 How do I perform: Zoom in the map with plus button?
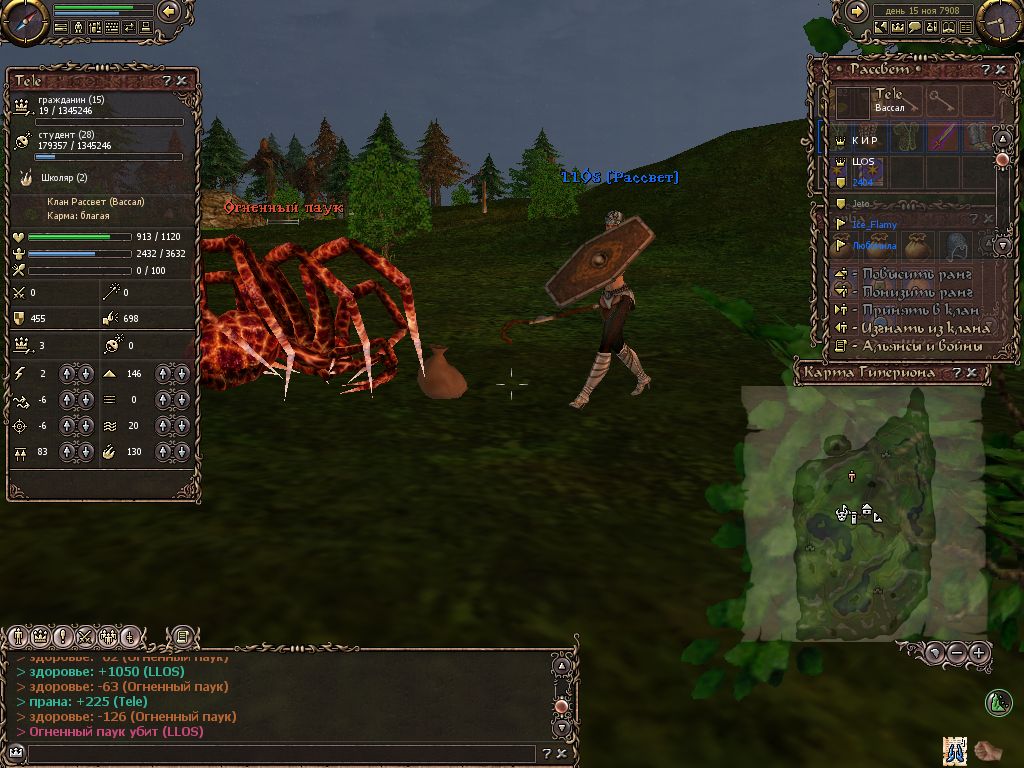(979, 653)
